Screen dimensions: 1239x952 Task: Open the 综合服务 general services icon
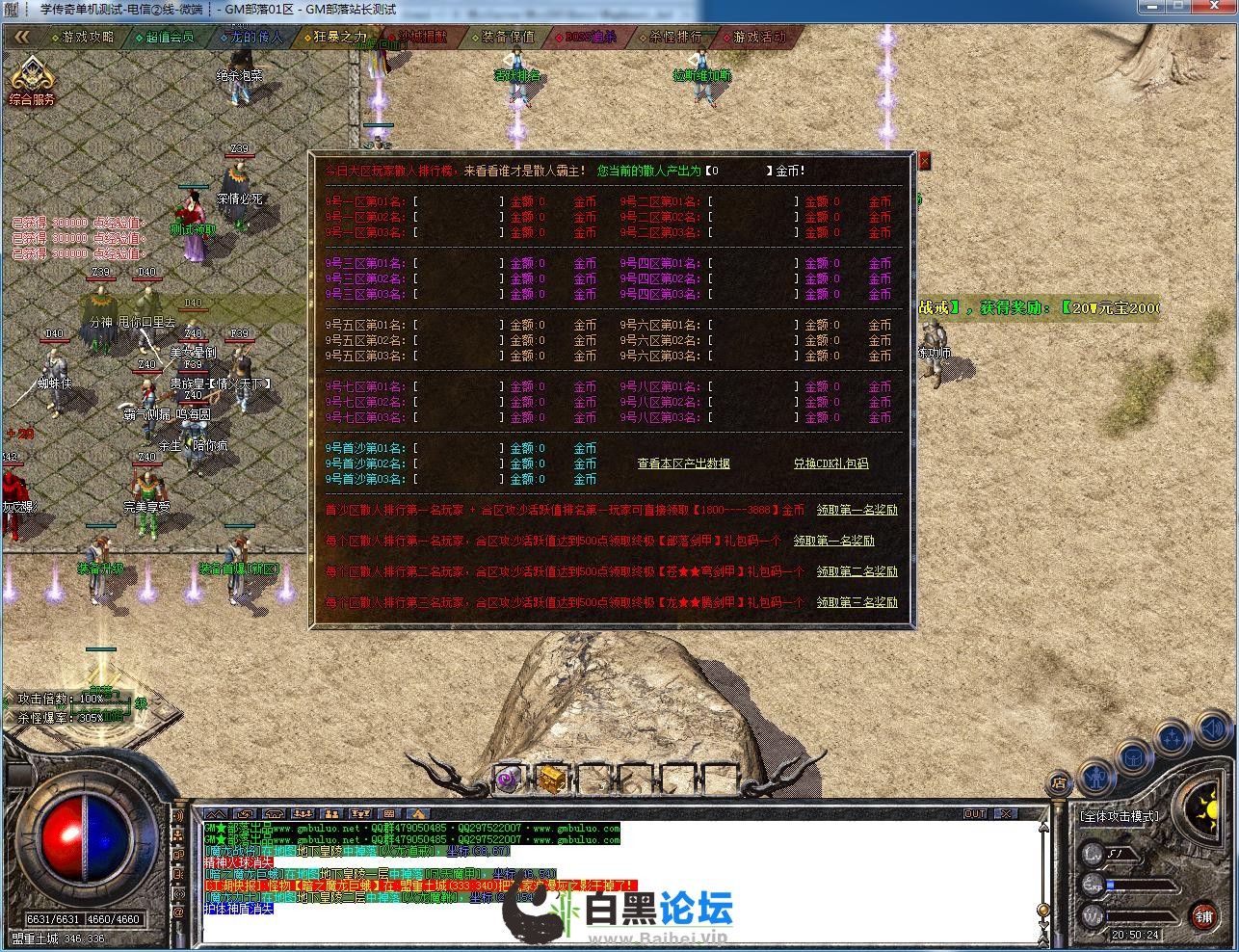[32, 81]
